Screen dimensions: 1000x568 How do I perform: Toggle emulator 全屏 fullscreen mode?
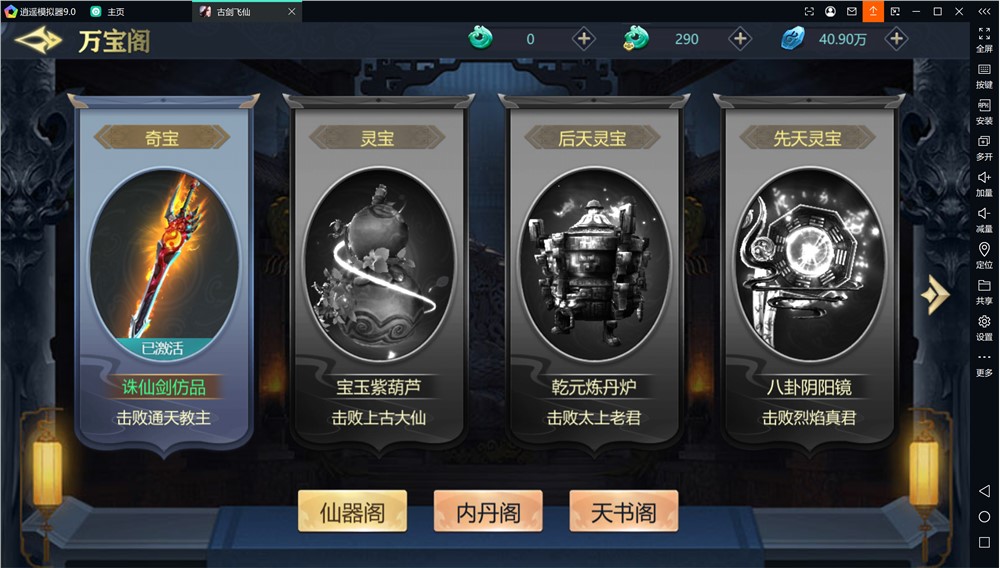pos(984,40)
